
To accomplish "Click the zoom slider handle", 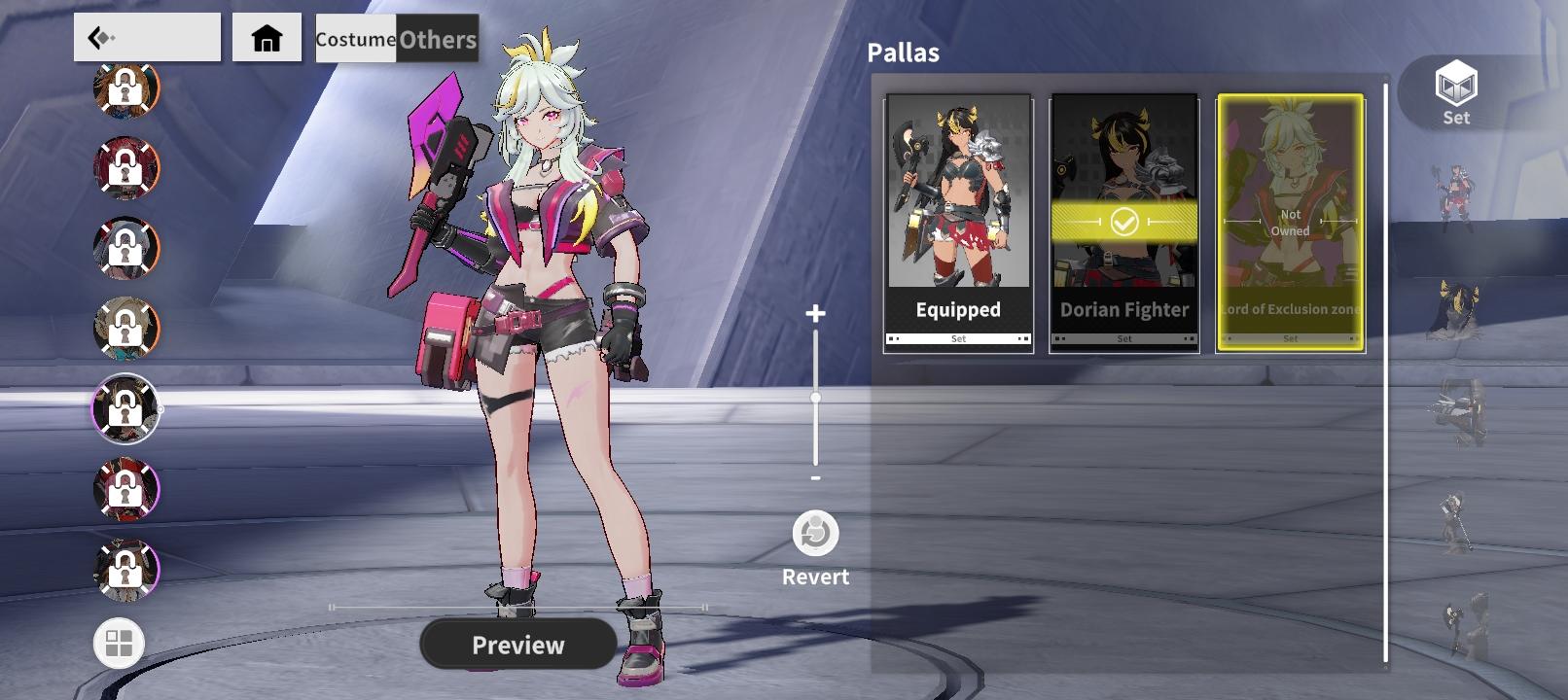I will 815,398.
